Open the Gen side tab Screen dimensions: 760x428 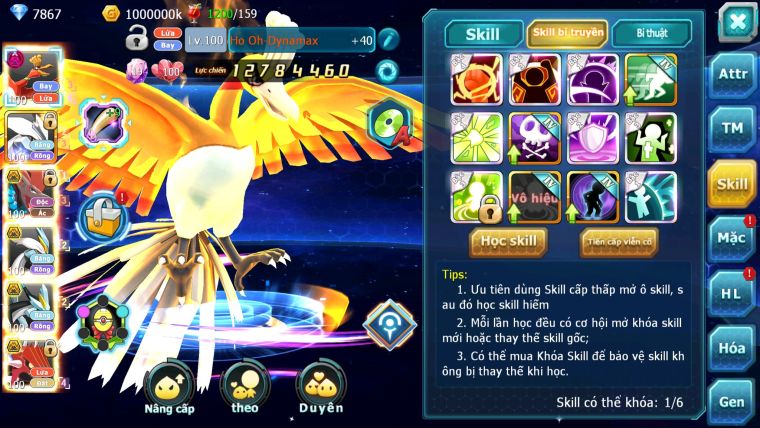(x=731, y=400)
